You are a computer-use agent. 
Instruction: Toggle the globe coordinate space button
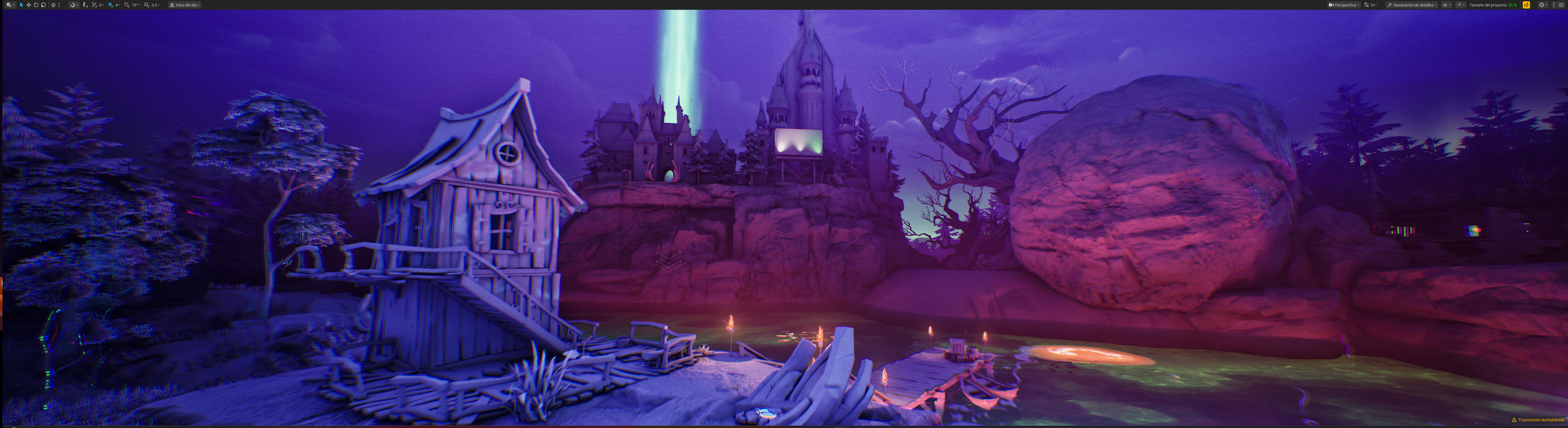53,5
